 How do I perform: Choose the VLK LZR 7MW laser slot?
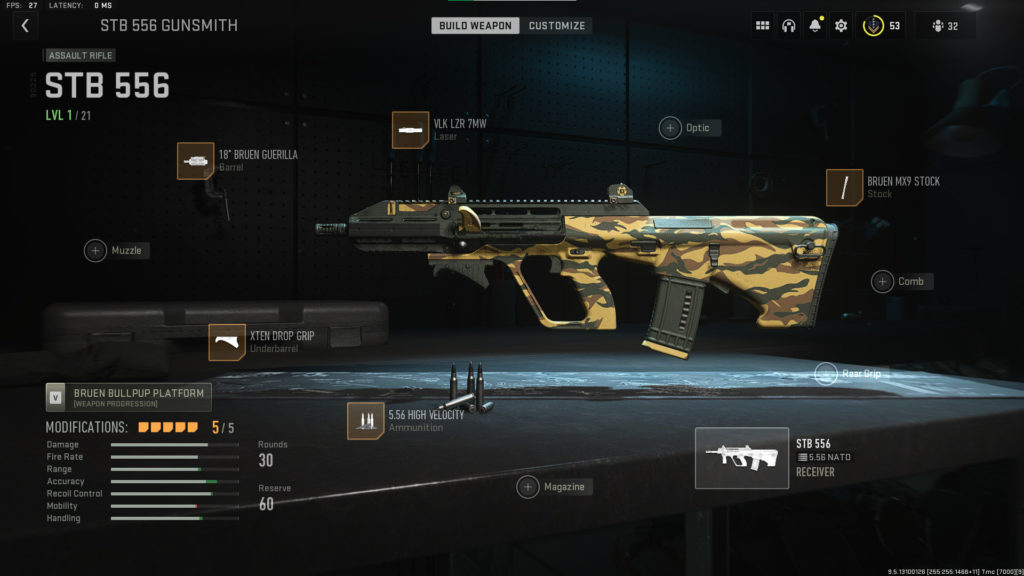[411, 130]
